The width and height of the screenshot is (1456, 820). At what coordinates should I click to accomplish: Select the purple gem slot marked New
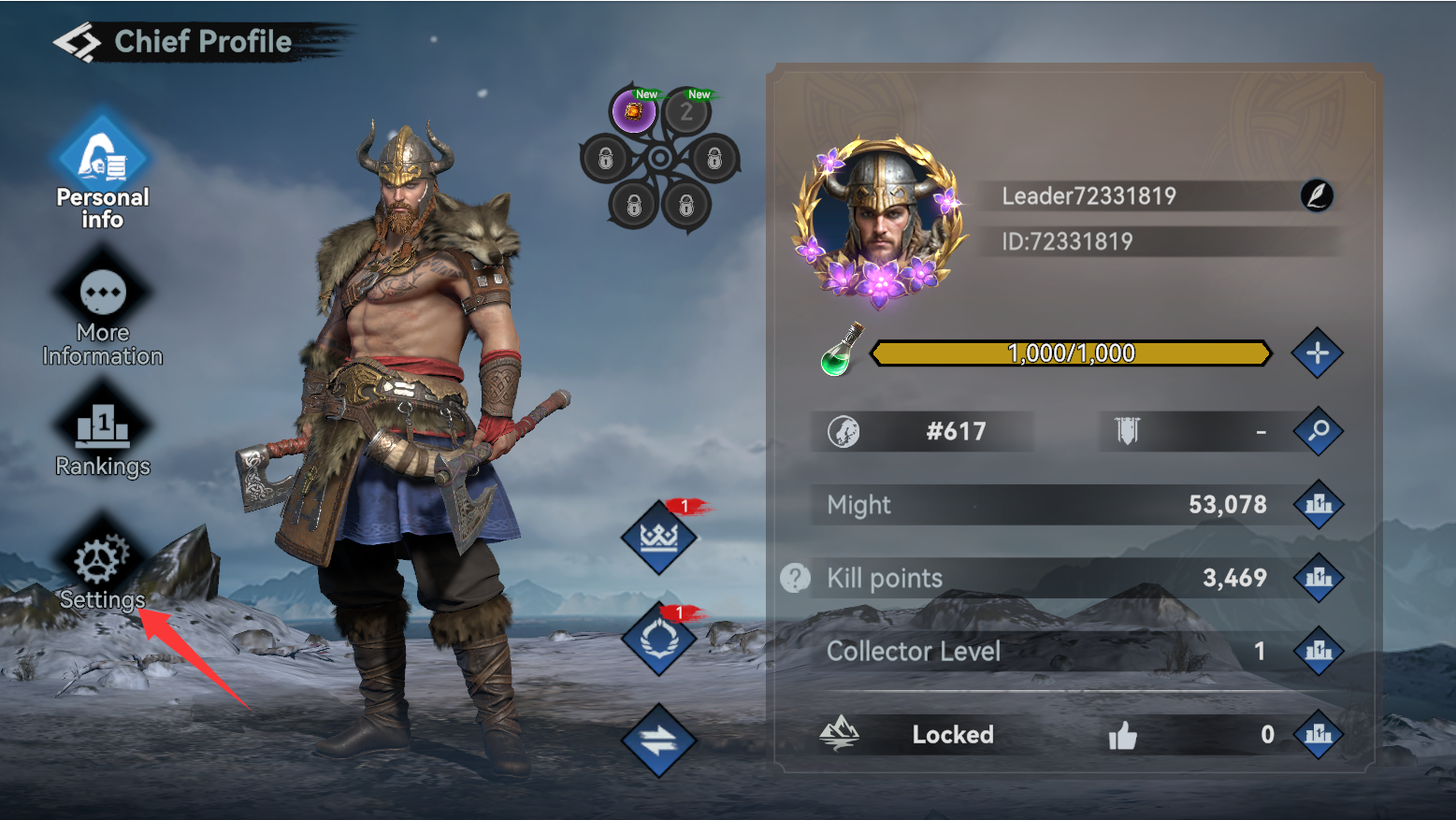click(x=633, y=112)
